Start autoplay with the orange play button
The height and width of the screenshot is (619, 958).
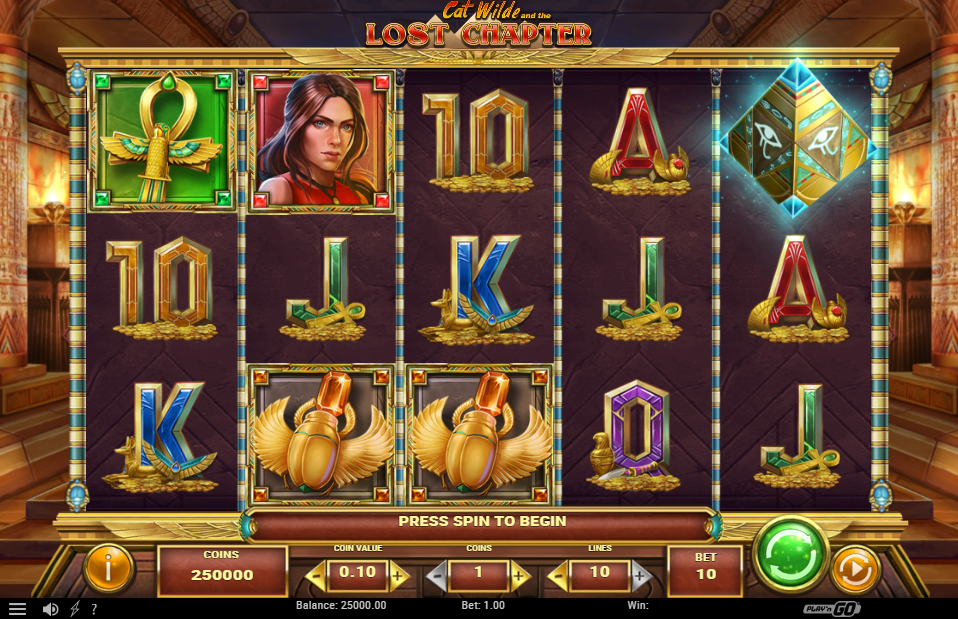tap(856, 569)
